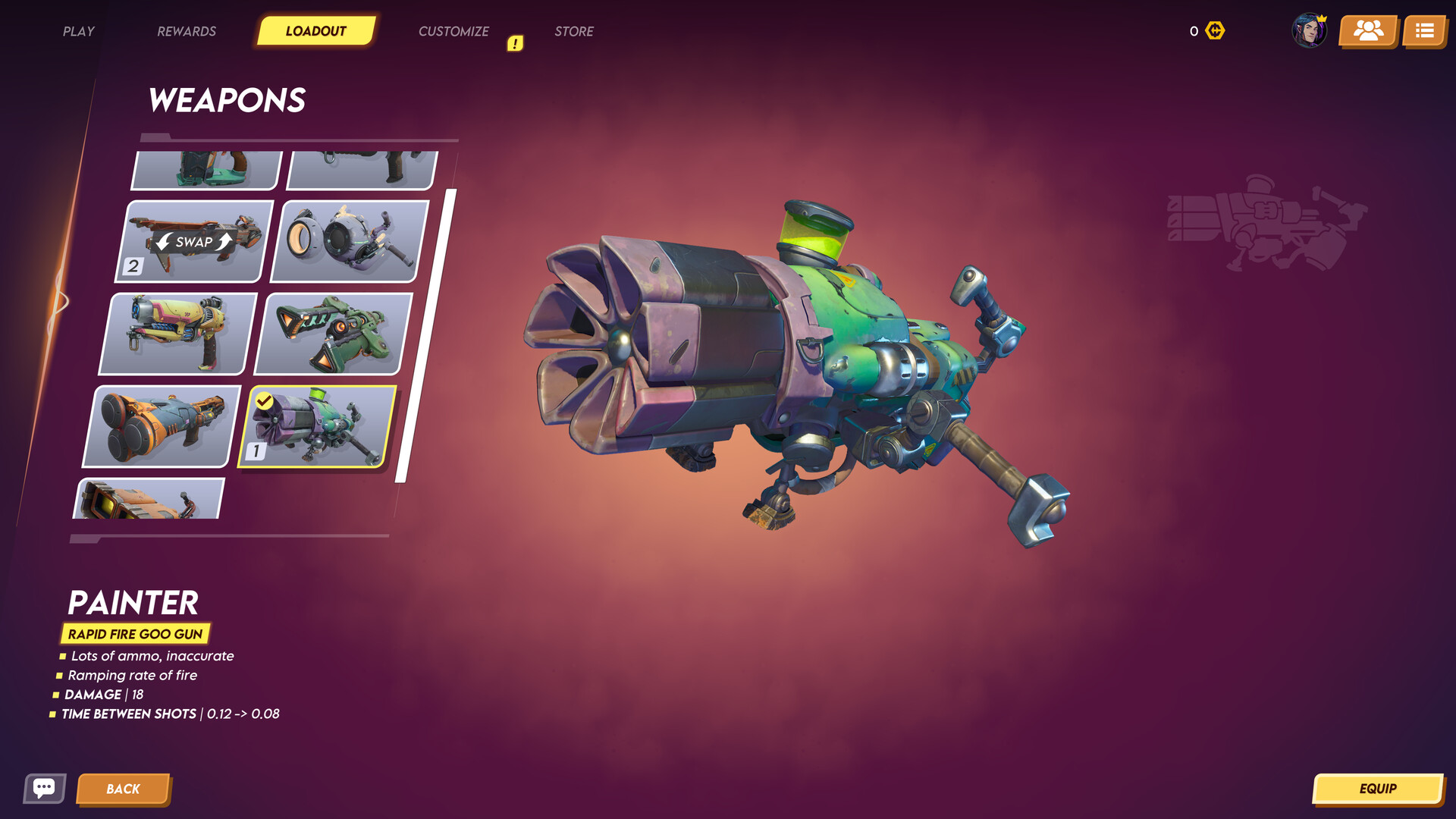Click the slot 2 number badge
Image resolution: width=1456 pixels, height=819 pixels.
pyautogui.click(x=133, y=265)
